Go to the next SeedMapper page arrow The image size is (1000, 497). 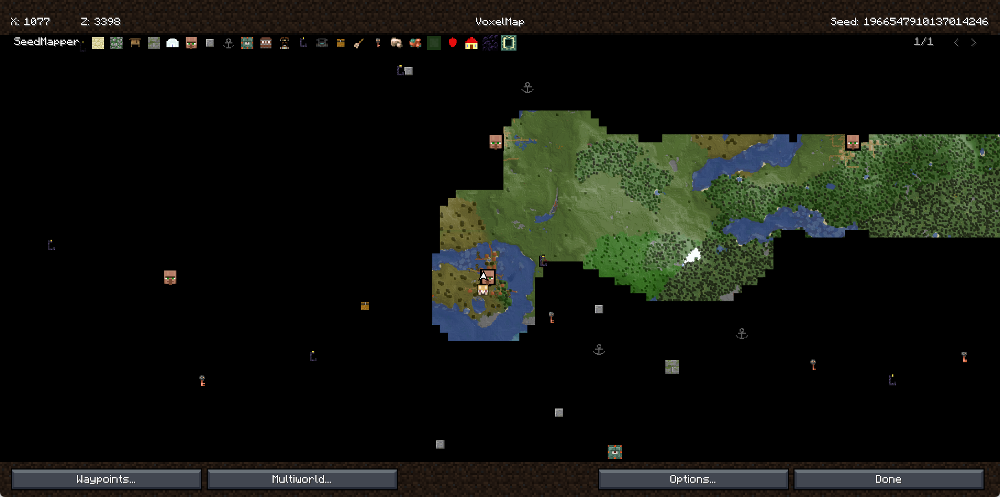[x=974, y=43]
